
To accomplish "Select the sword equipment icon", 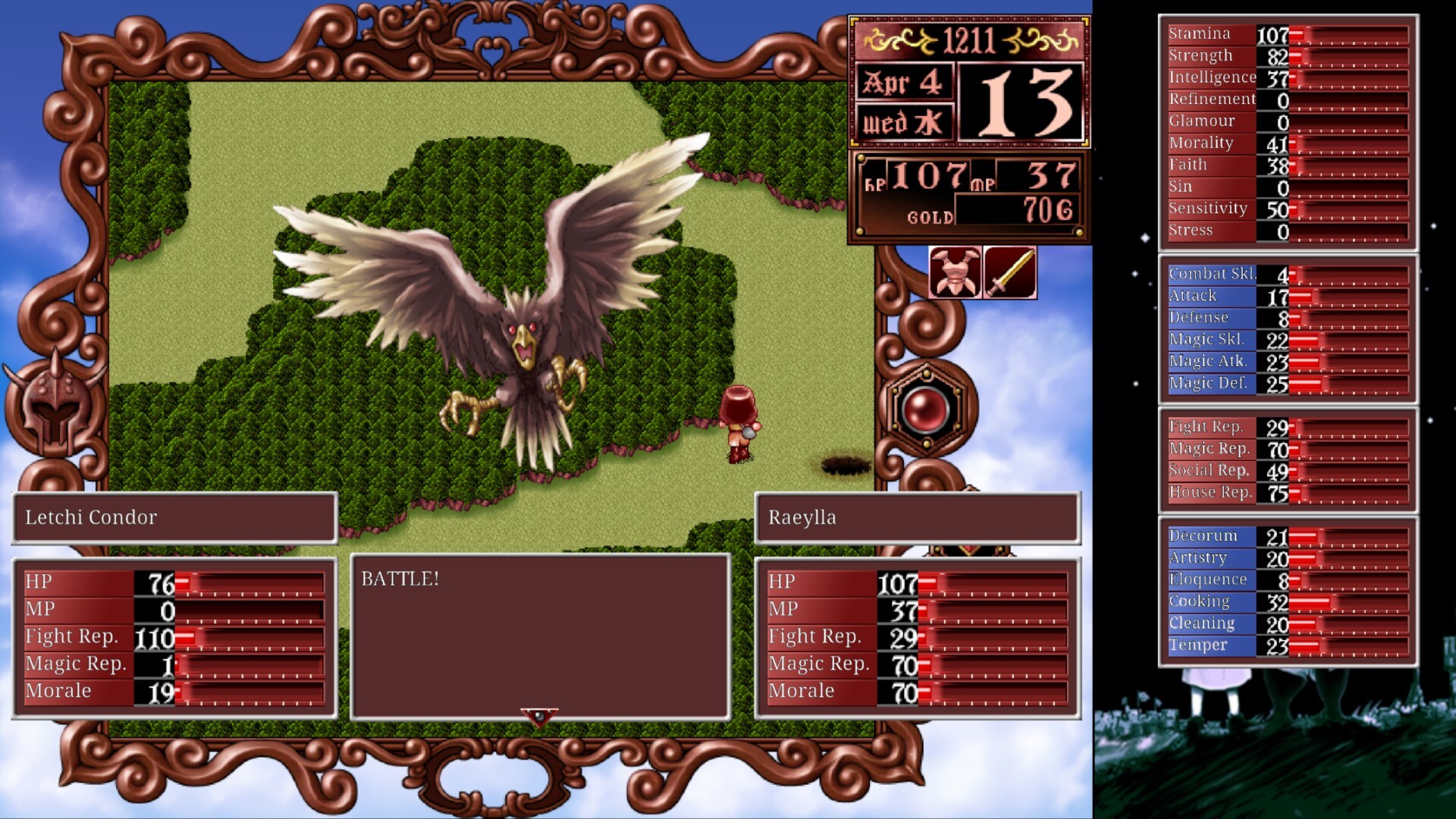I will click(x=1009, y=273).
